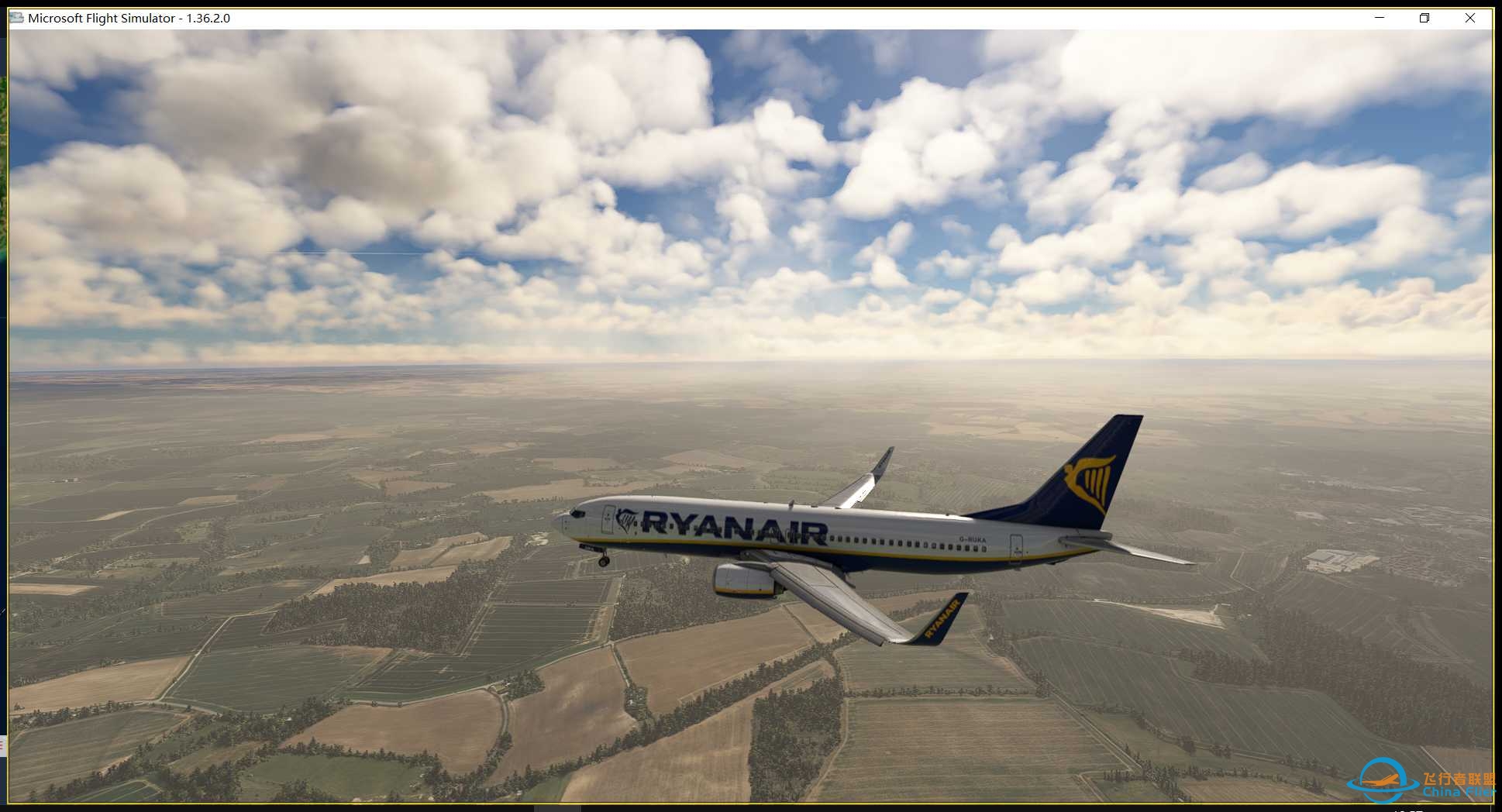
Task: Click the aircraft registration G-RUKA
Action: pyautogui.click(x=971, y=538)
